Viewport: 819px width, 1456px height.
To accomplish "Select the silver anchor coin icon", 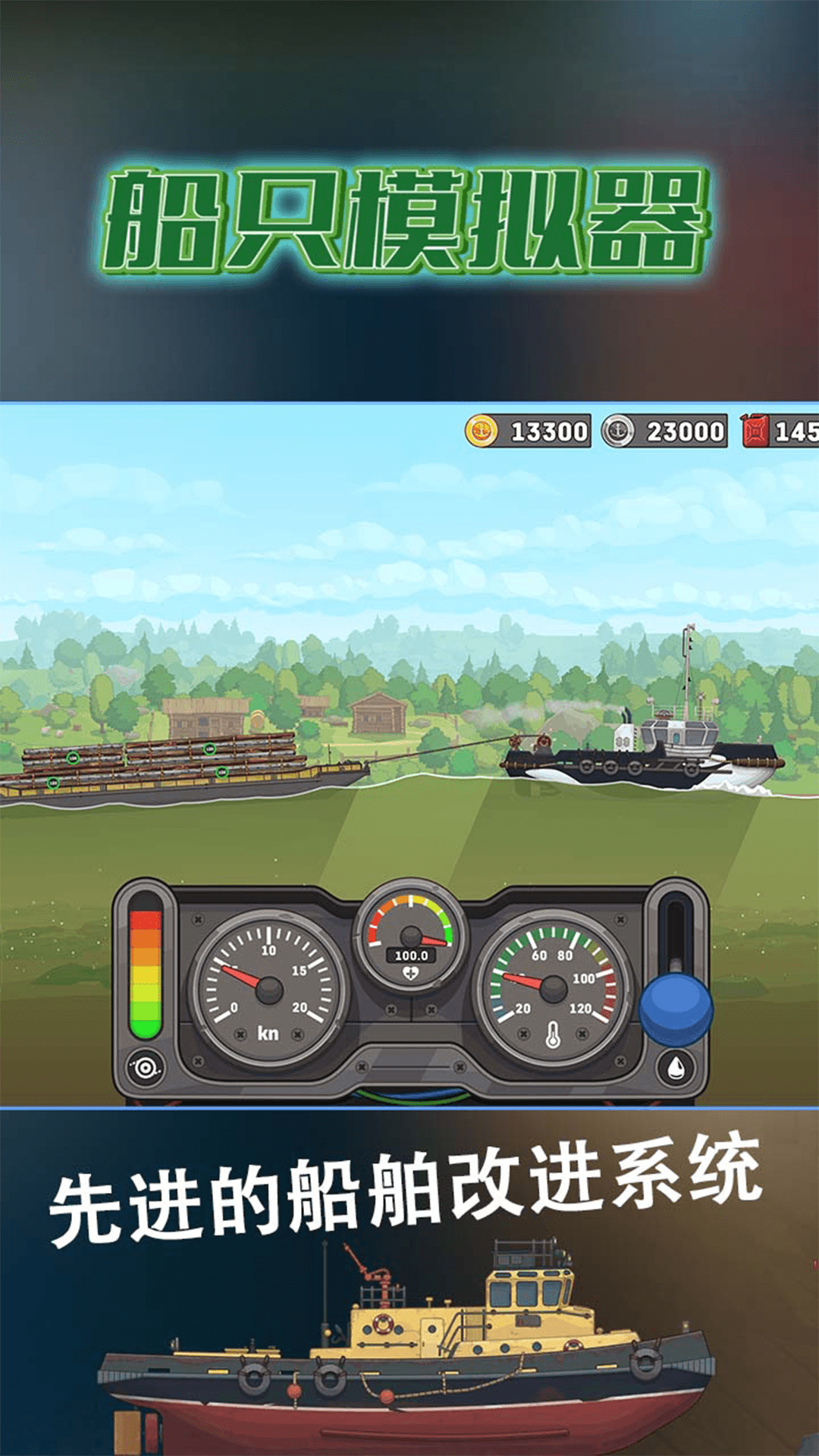I will (x=618, y=431).
